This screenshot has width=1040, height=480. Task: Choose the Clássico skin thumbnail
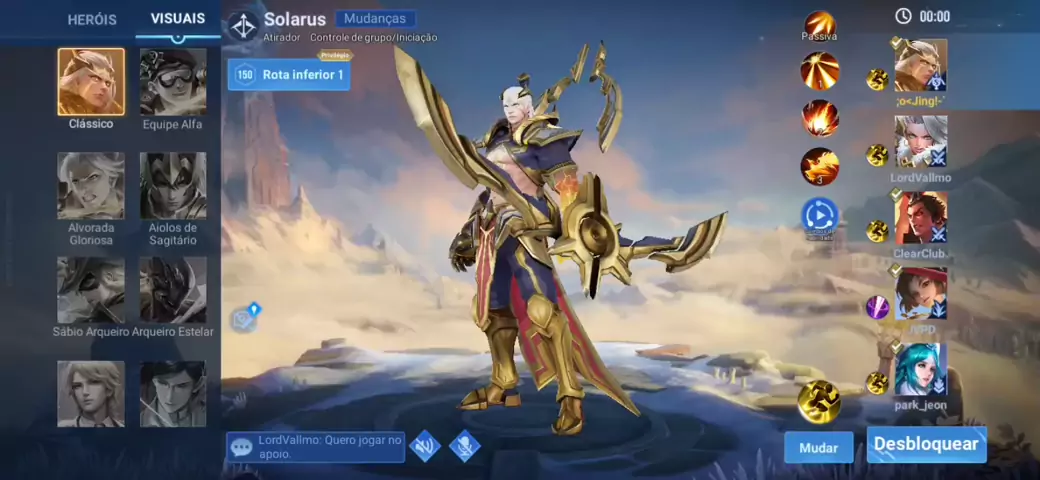(x=91, y=82)
